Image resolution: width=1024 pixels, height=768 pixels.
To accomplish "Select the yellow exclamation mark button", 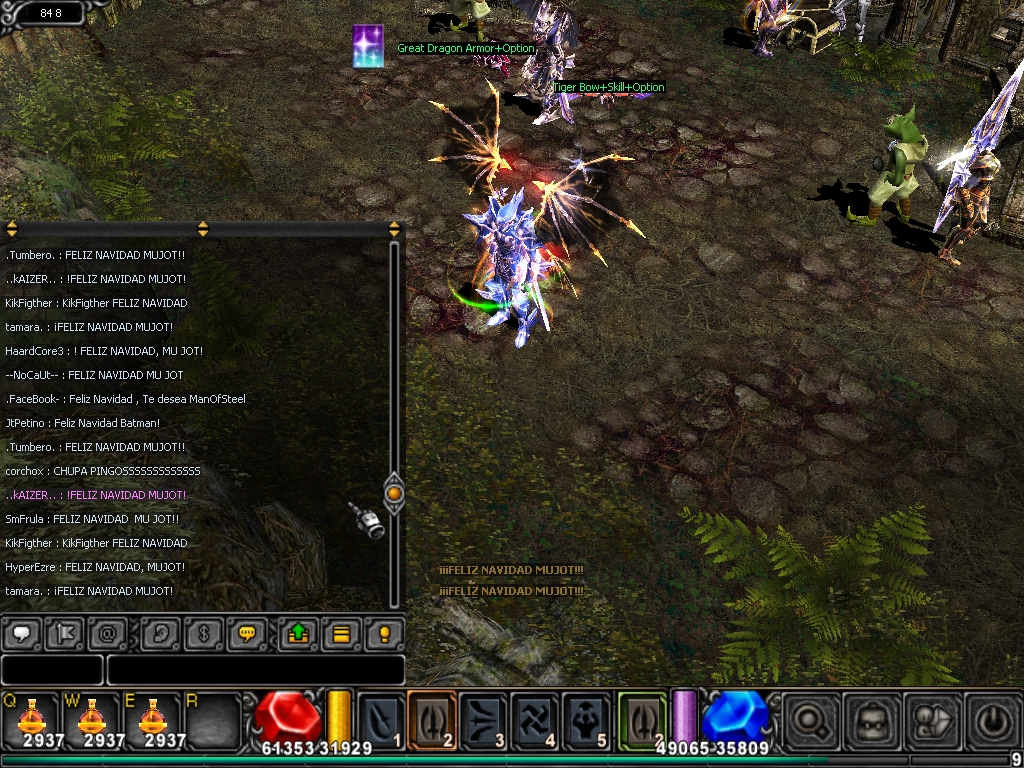I will pyautogui.click(x=385, y=633).
